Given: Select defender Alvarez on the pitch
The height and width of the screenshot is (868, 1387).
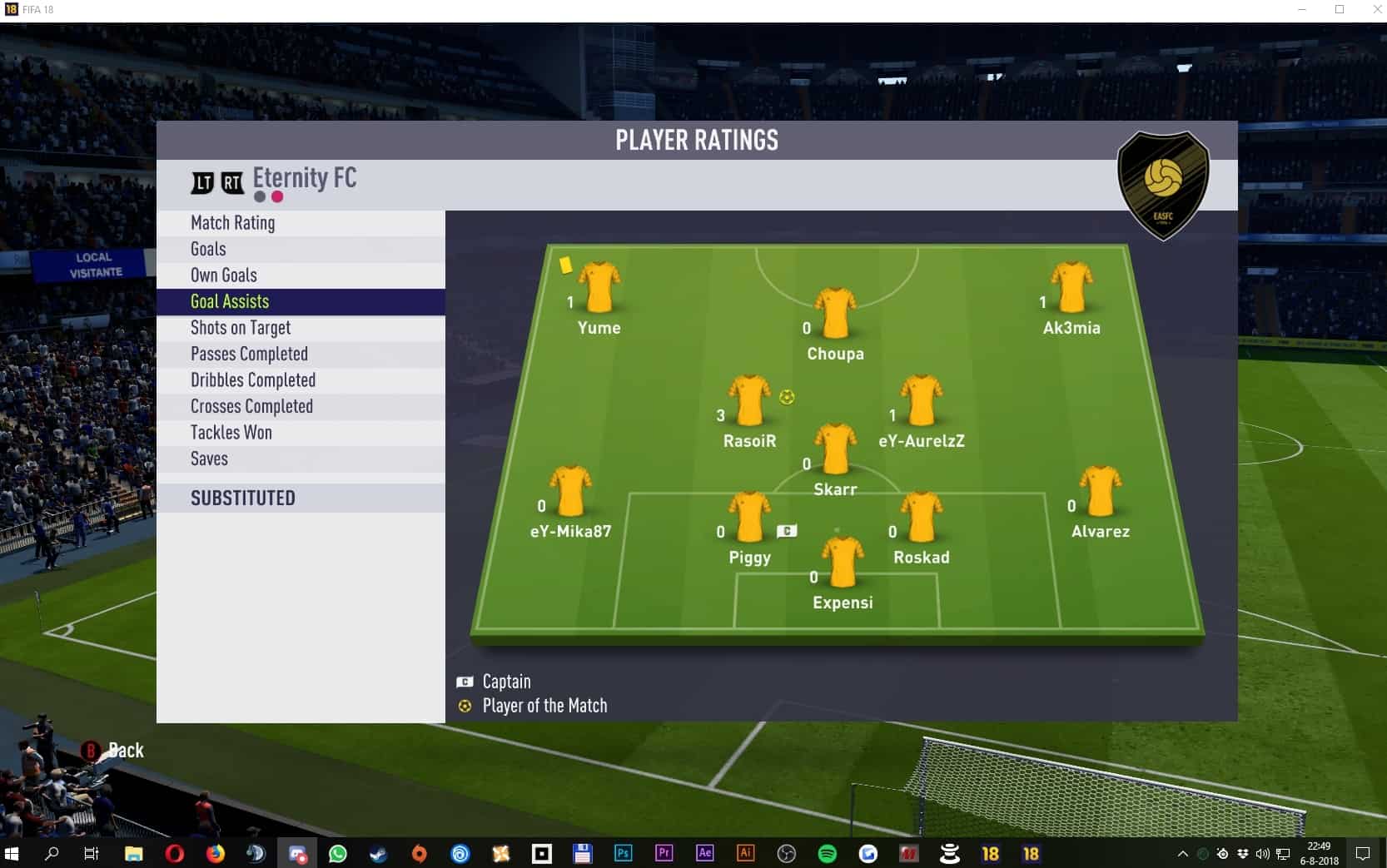Looking at the screenshot, I should [1100, 492].
